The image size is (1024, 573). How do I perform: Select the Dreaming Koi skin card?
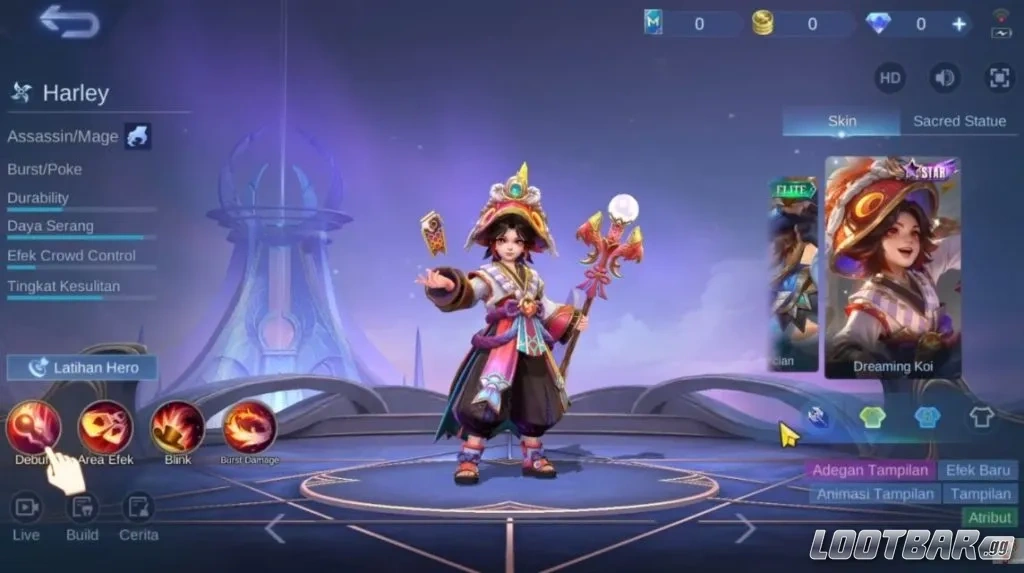893,267
